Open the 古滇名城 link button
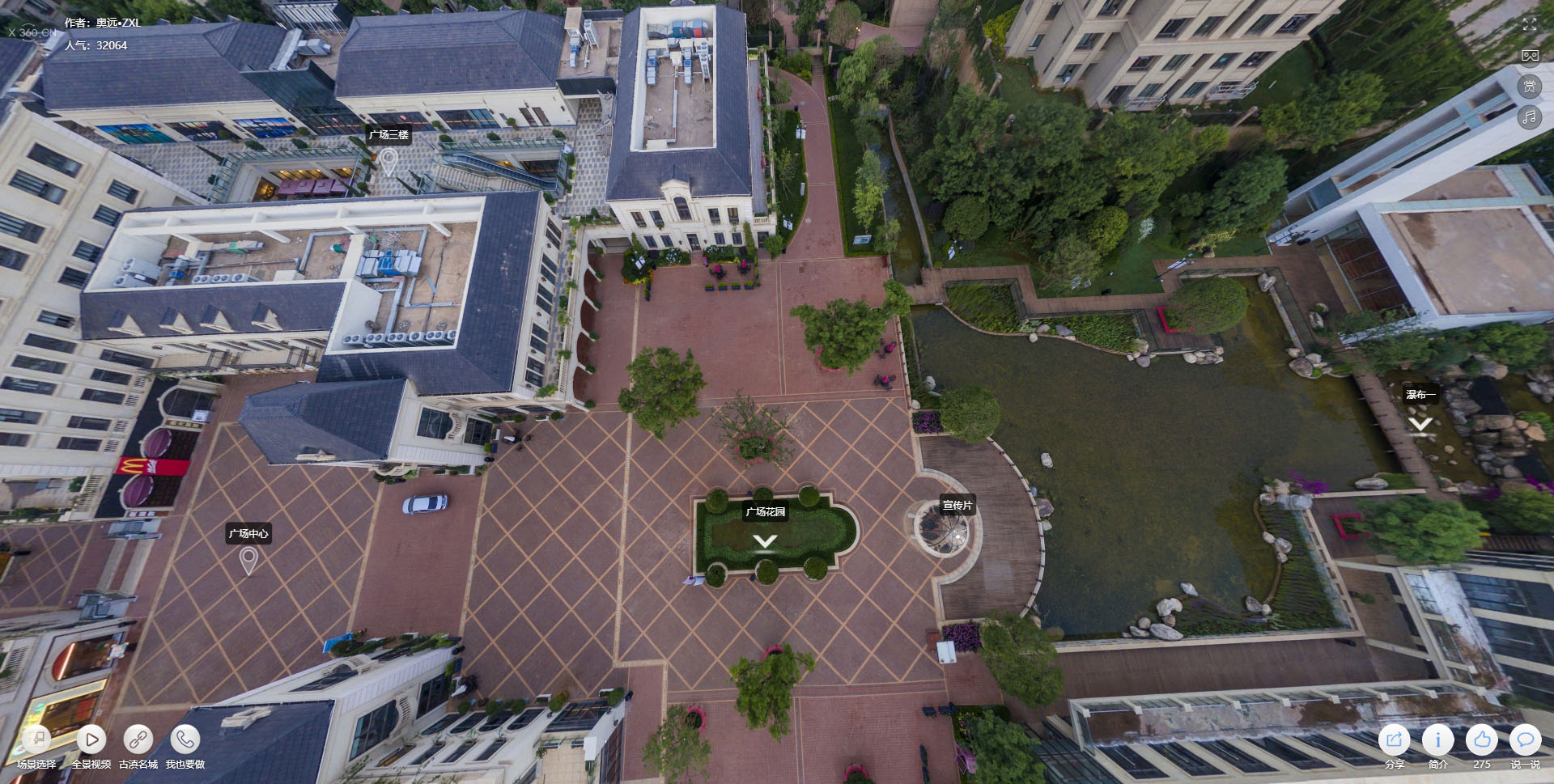The image size is (1554, 784). click(x=138, y=740)
